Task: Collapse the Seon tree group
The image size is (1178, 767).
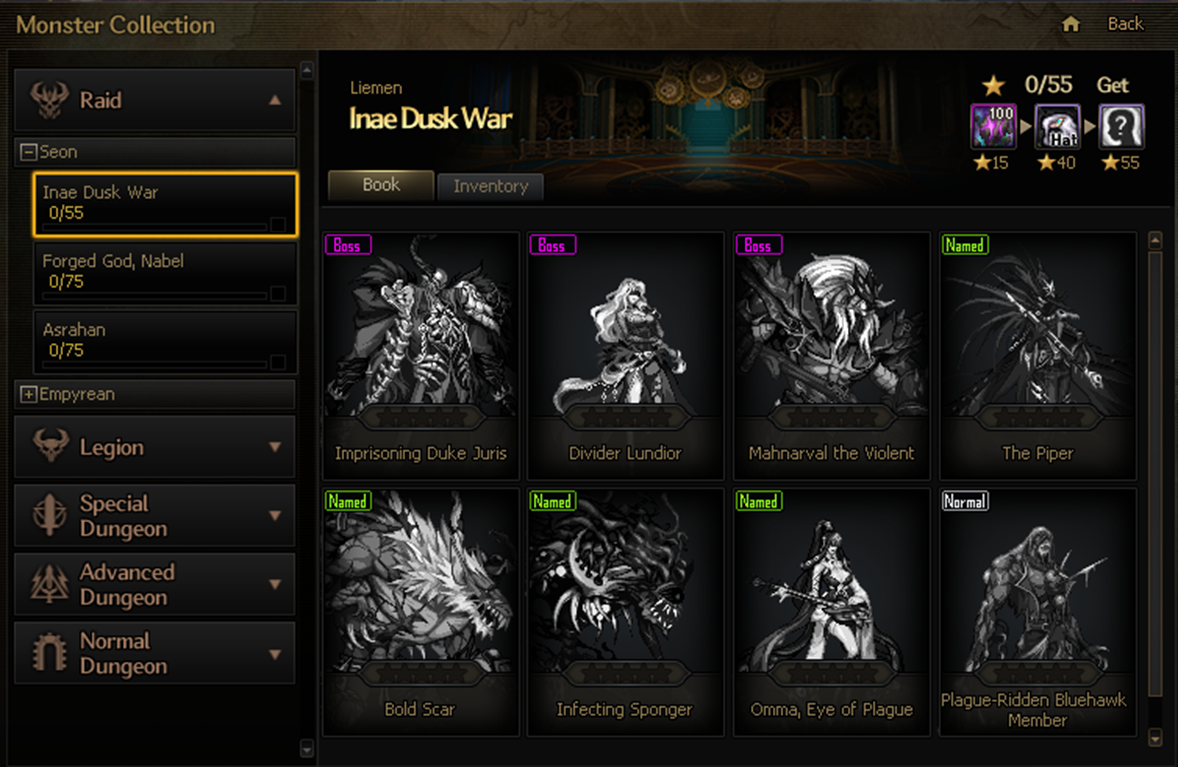Action: pyautogui.click(x=29, y=152)
